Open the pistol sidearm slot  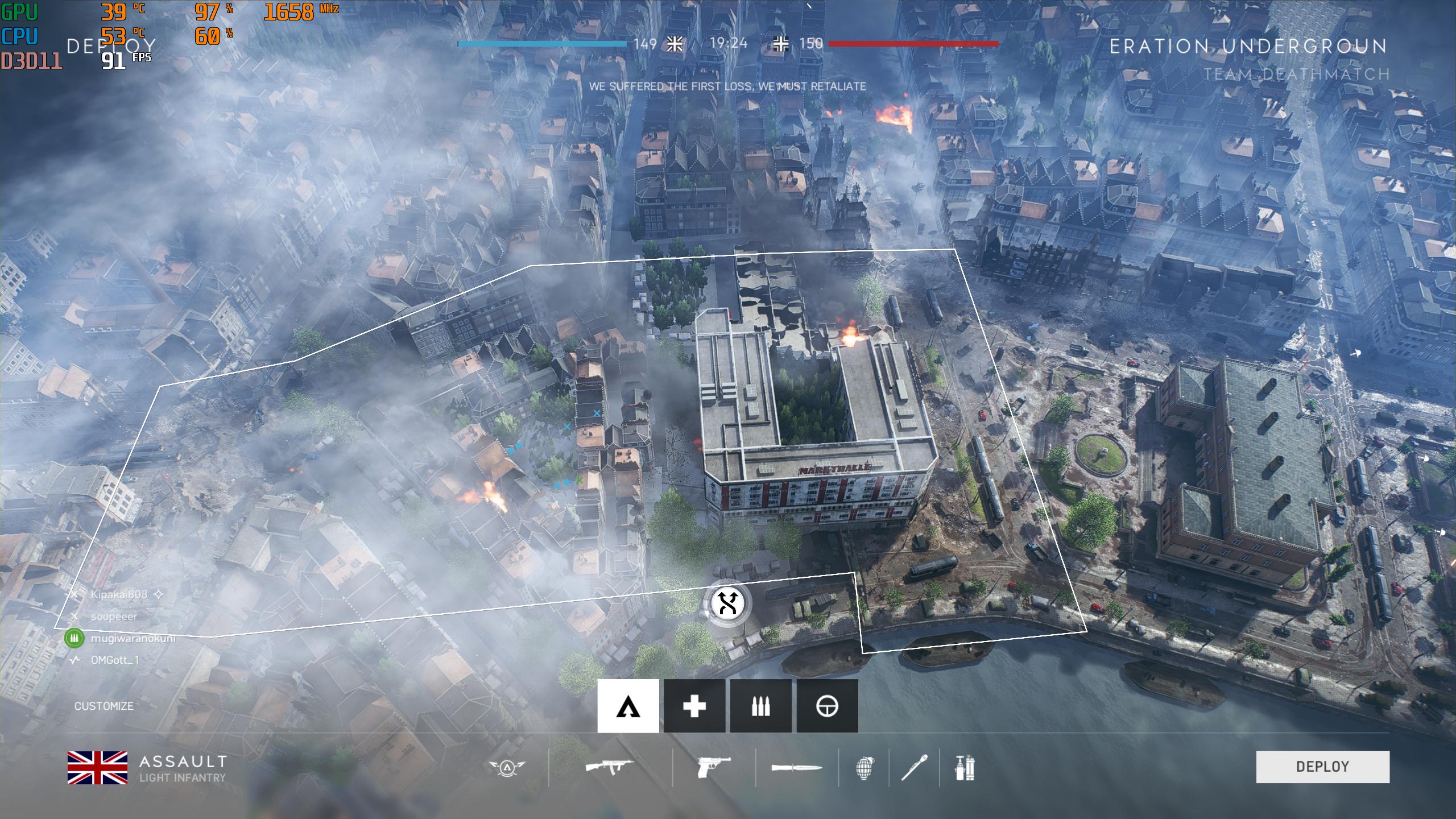713,767
